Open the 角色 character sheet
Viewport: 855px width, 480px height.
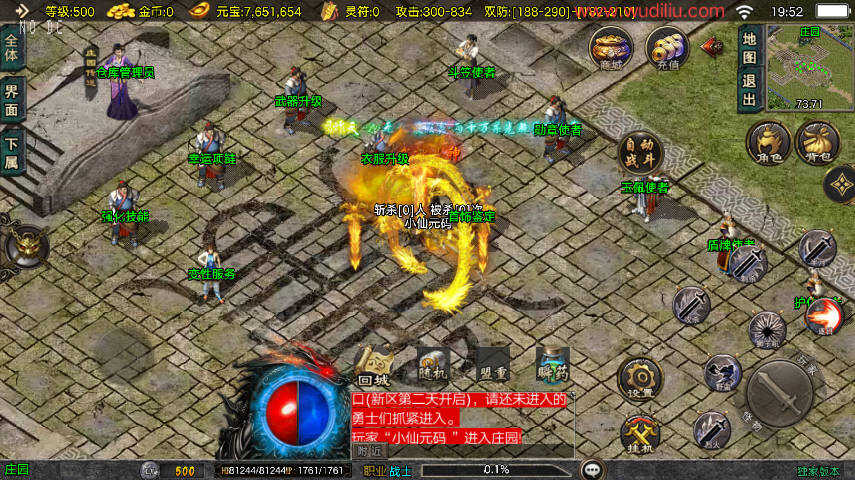768,143
